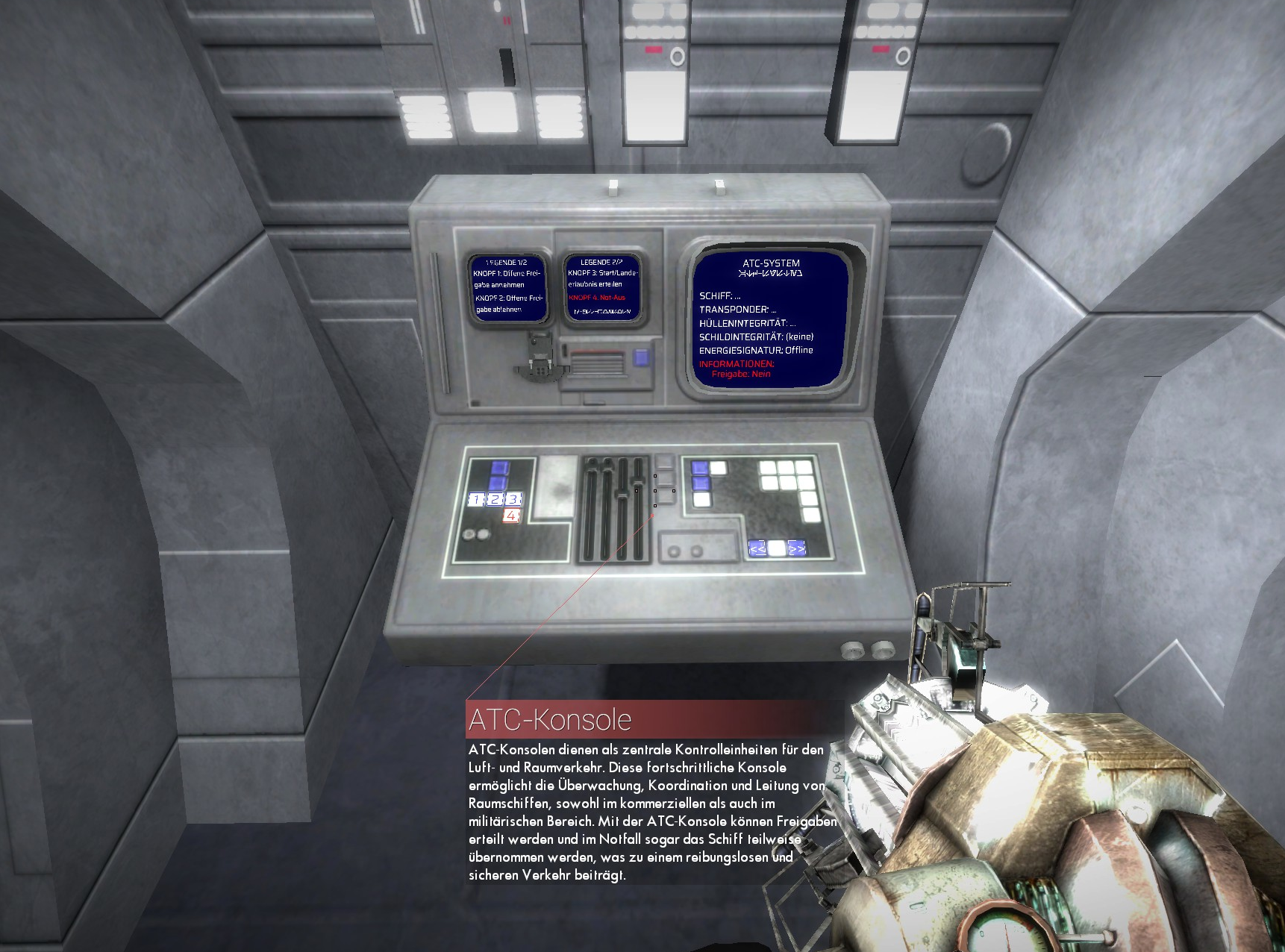Click console button 2 to deny clearance

(x=495, y=499)
